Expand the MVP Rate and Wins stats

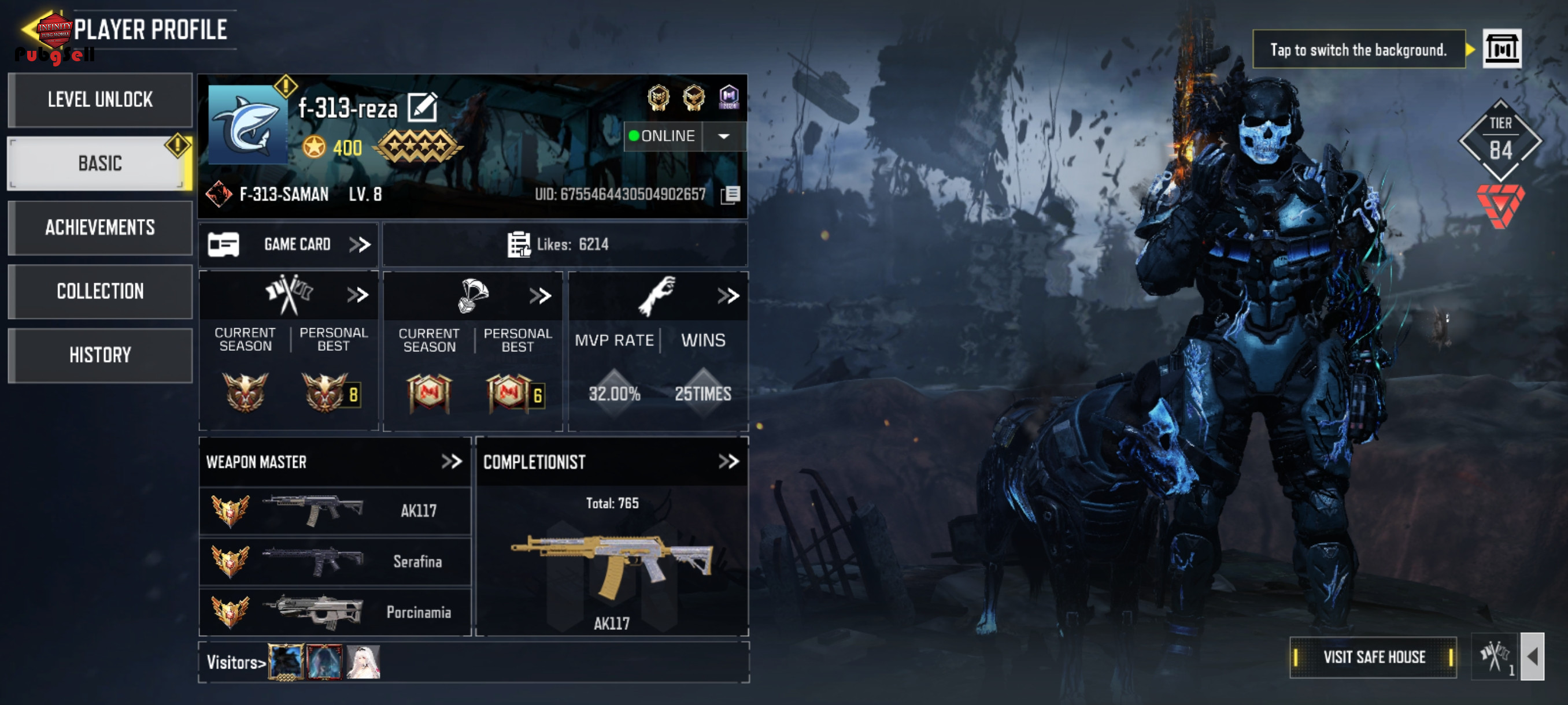(x=727, y=296)
